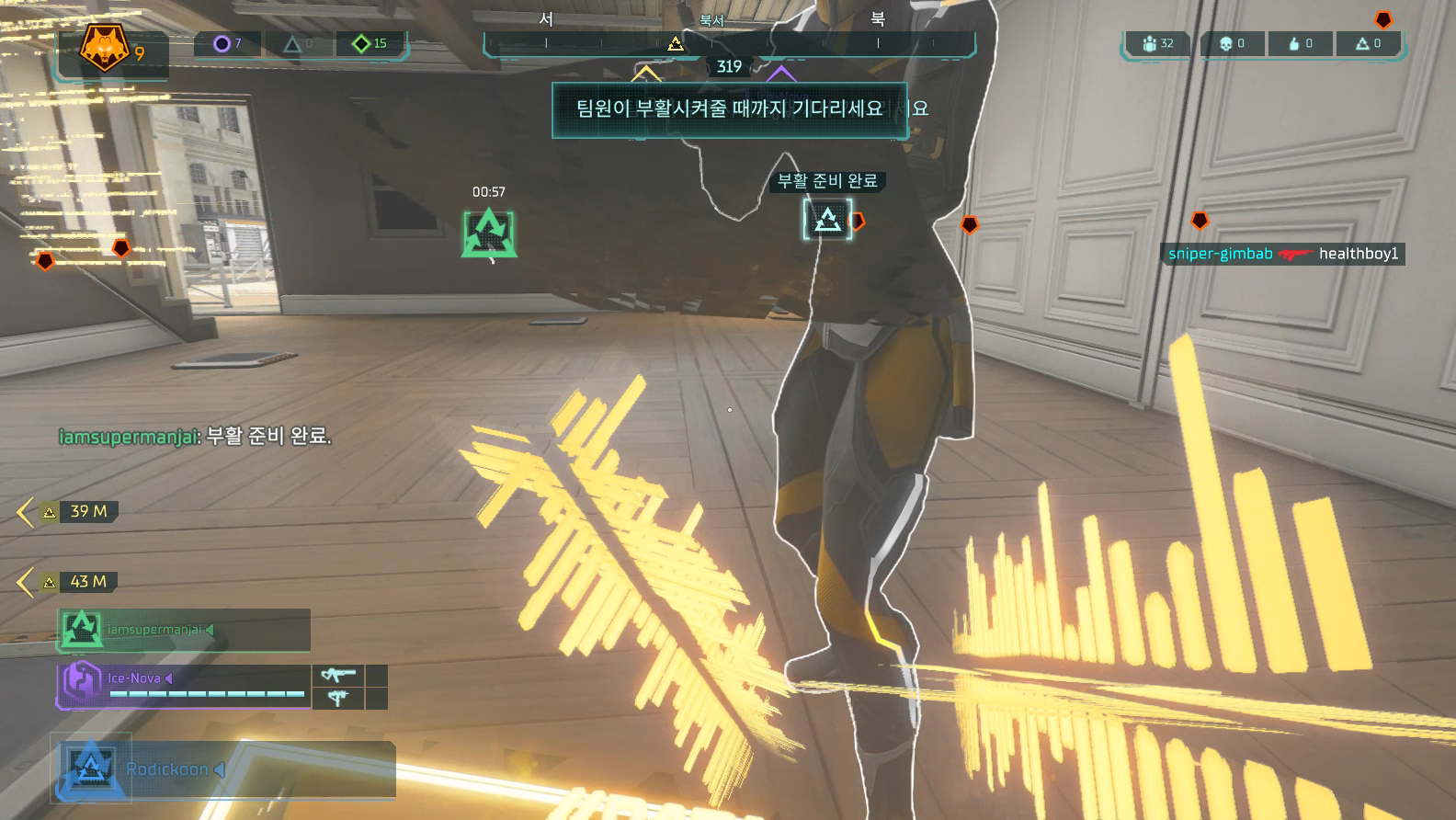The width and height of the screenshot is (1456, 820).
Task: Click the squads remaining counter icon
Action: [1149, 43]
